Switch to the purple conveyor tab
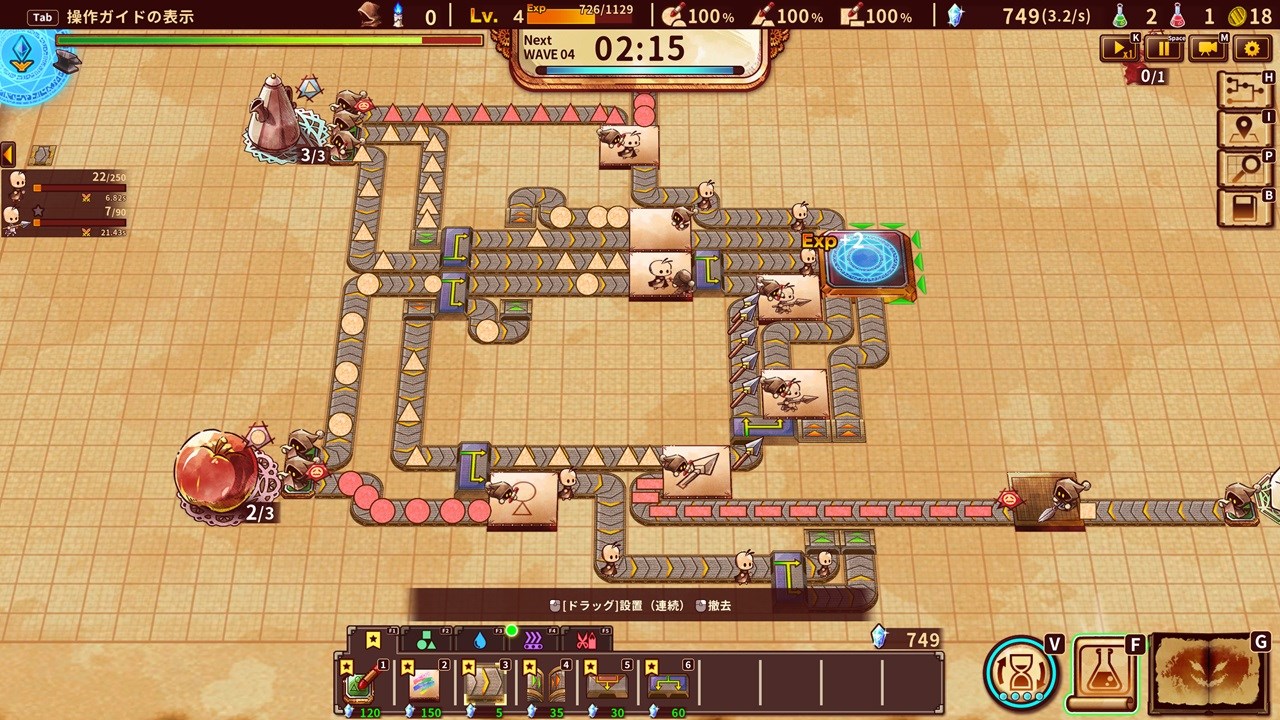This screenshot has width=1280, height=720. [533, 639]
